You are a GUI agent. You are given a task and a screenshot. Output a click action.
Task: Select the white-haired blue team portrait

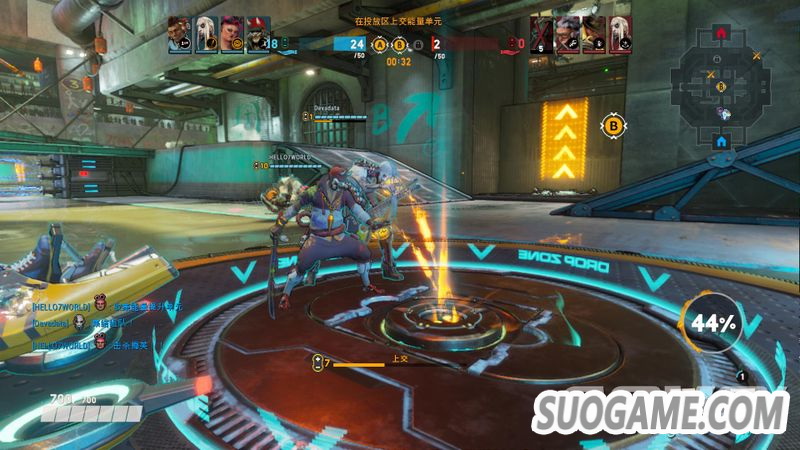pos(205,33)
